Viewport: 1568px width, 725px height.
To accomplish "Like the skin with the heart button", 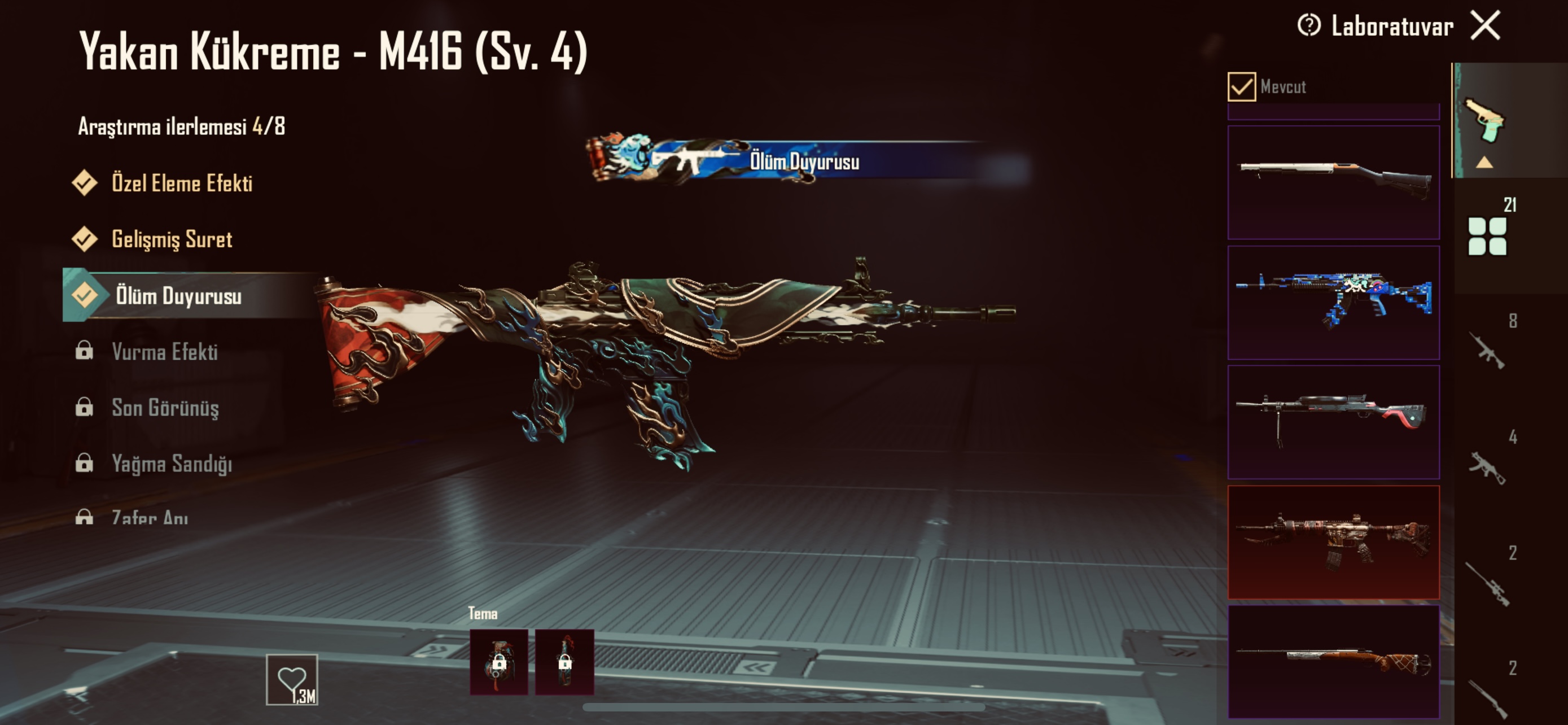I will 292,679.
